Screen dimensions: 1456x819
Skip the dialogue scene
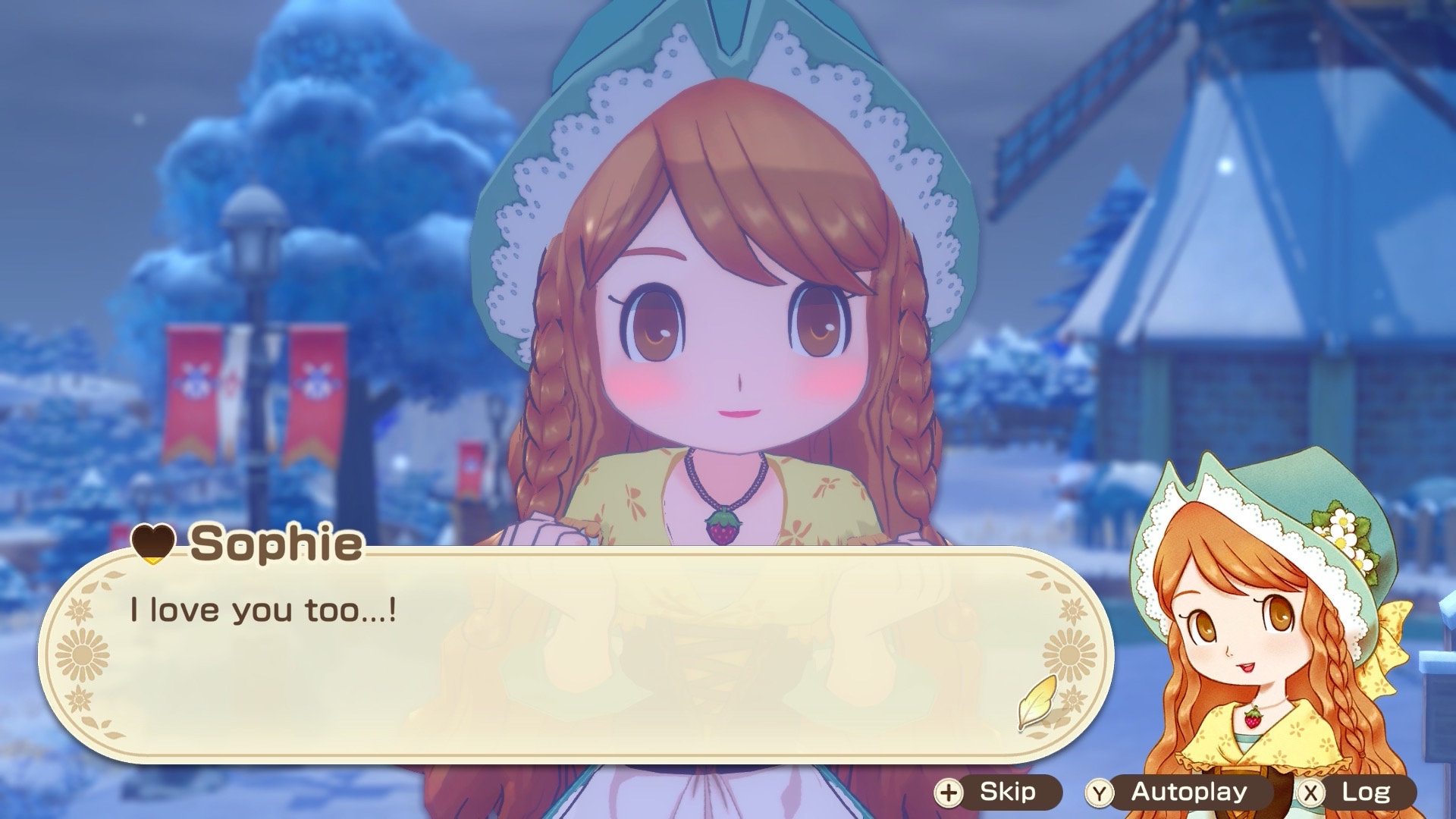(x=997, y=792)
